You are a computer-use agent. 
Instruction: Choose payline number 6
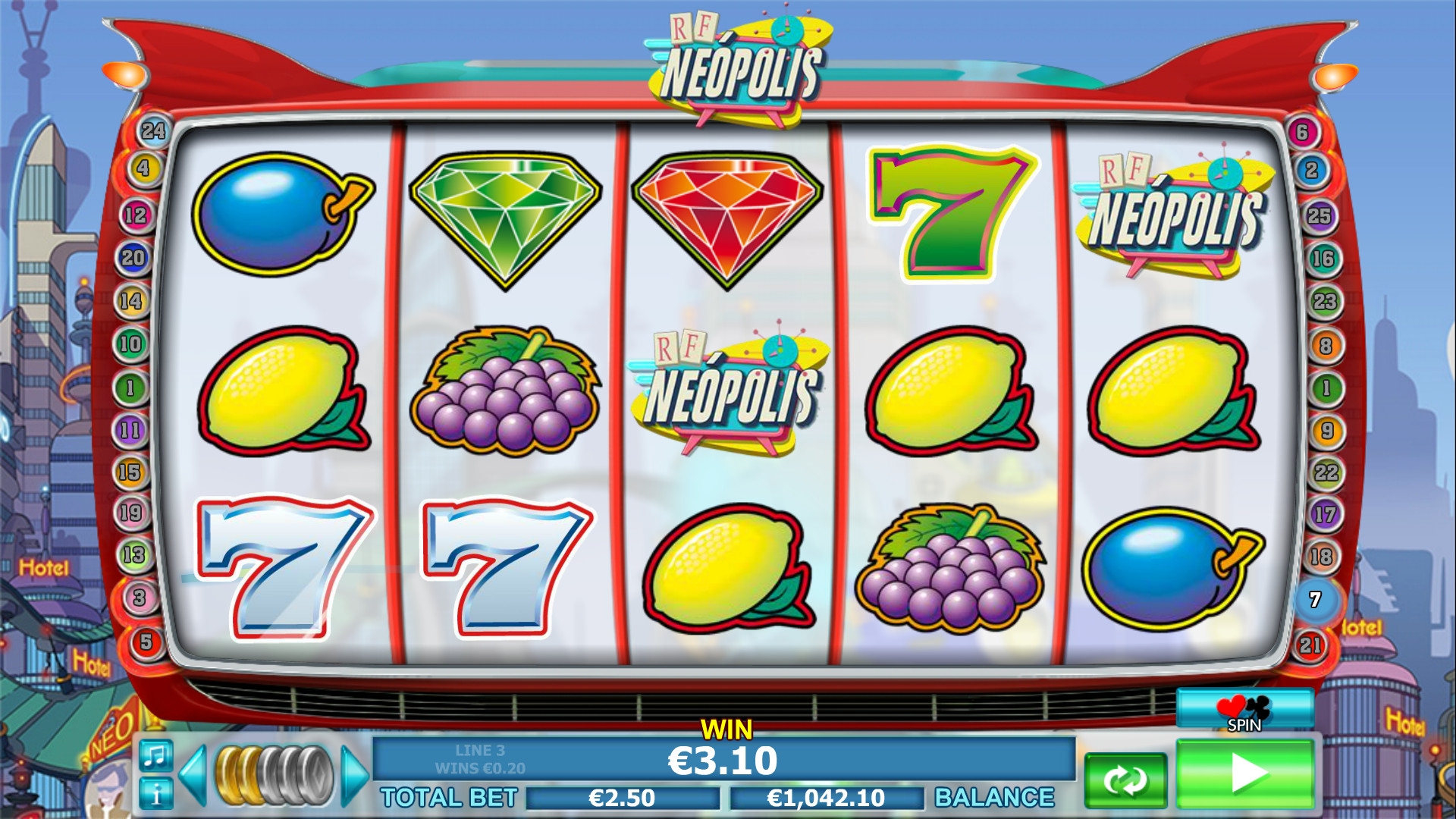(1302, 132)
